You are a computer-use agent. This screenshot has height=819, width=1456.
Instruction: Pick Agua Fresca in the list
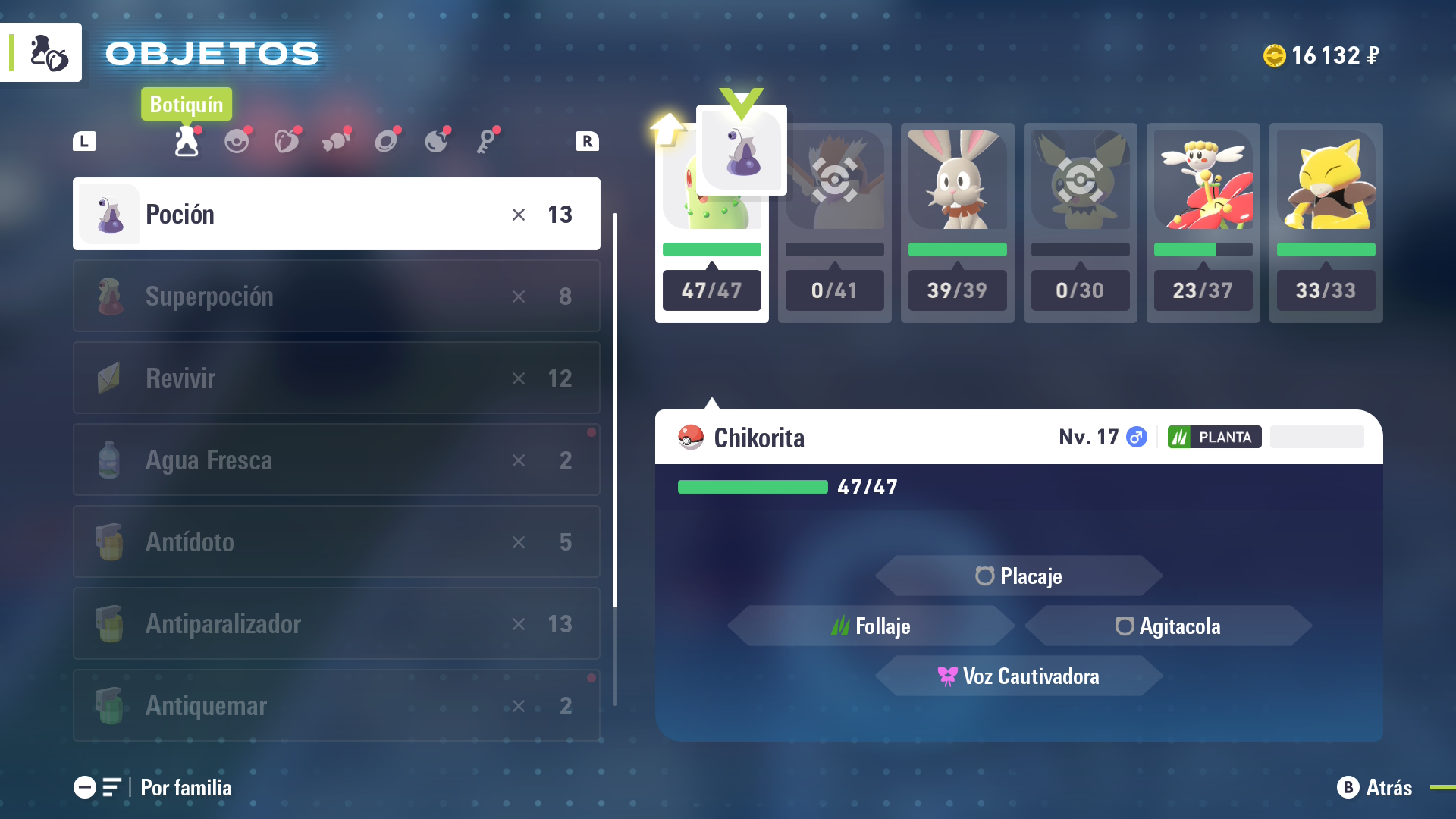tap(336, 460)
